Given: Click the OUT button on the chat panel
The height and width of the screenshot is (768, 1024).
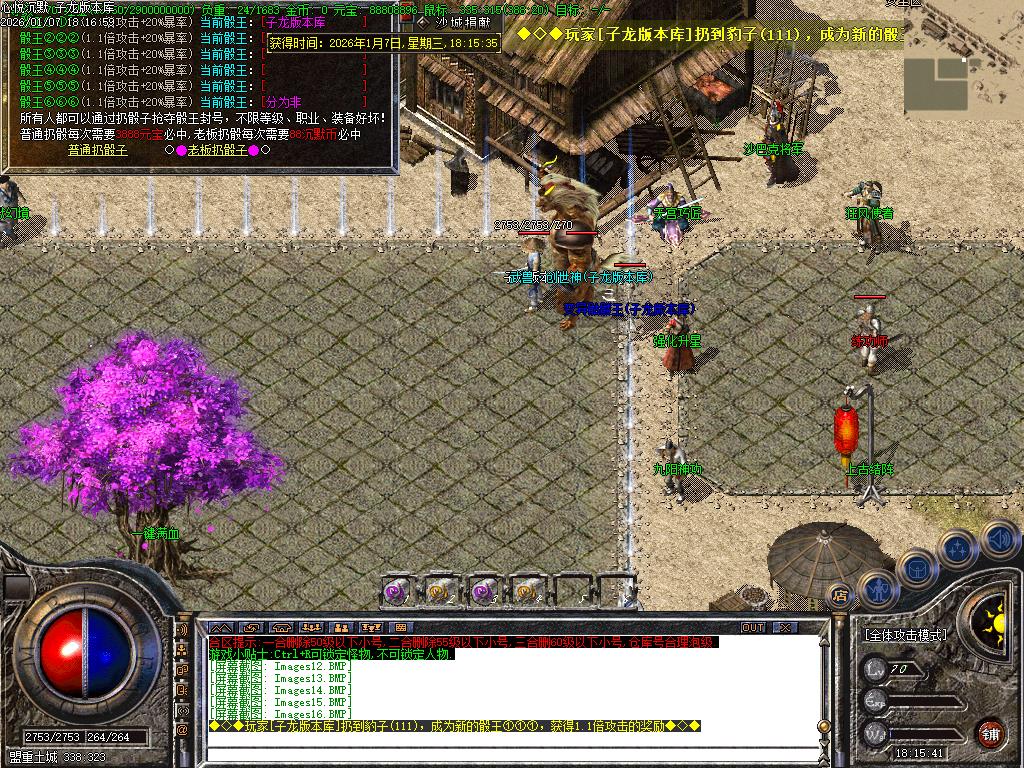Looking at the screenshot, I should pos(752,627).
